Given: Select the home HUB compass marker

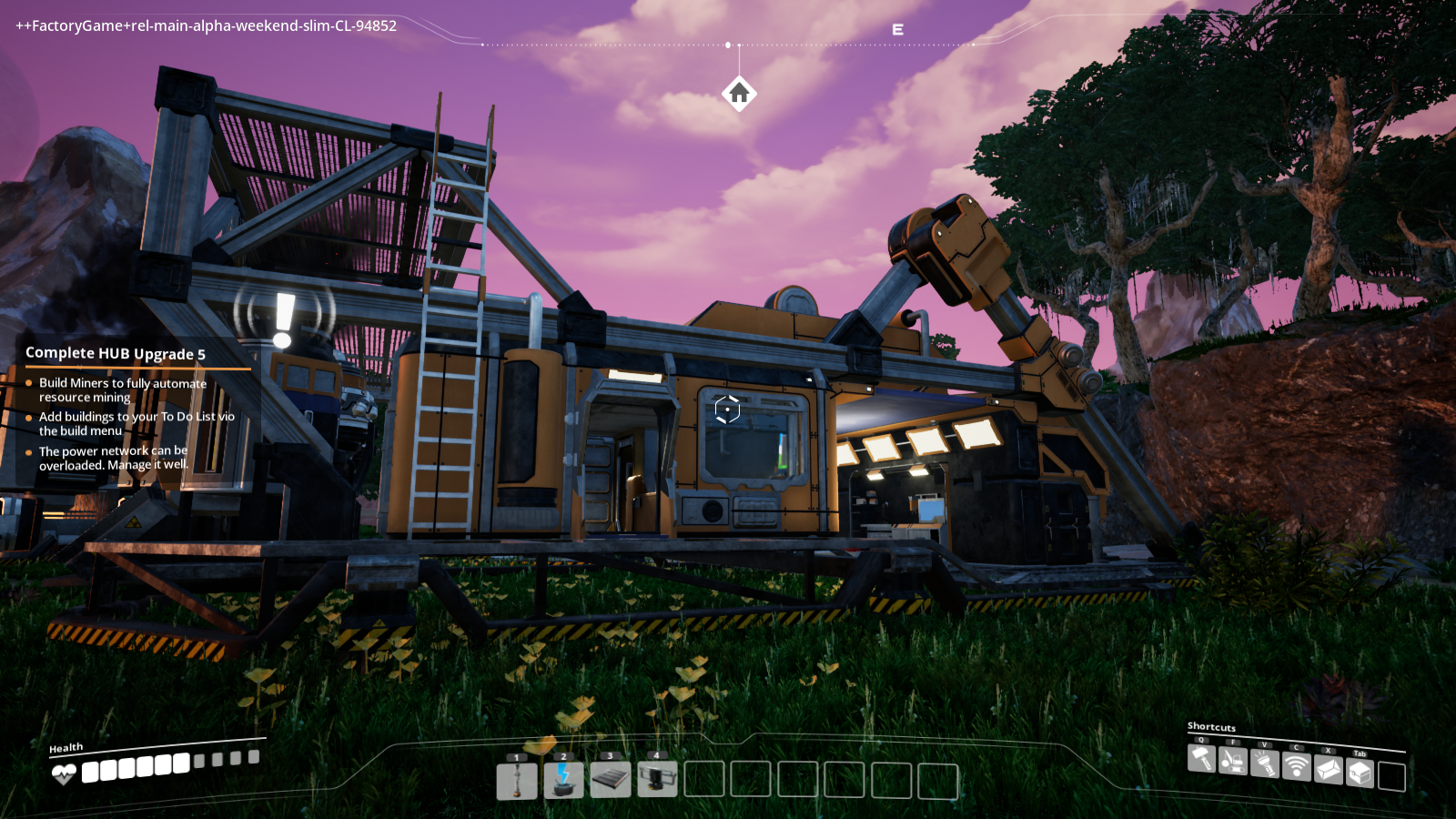Looking at the screenshot, I should click(x=739, y=93).
